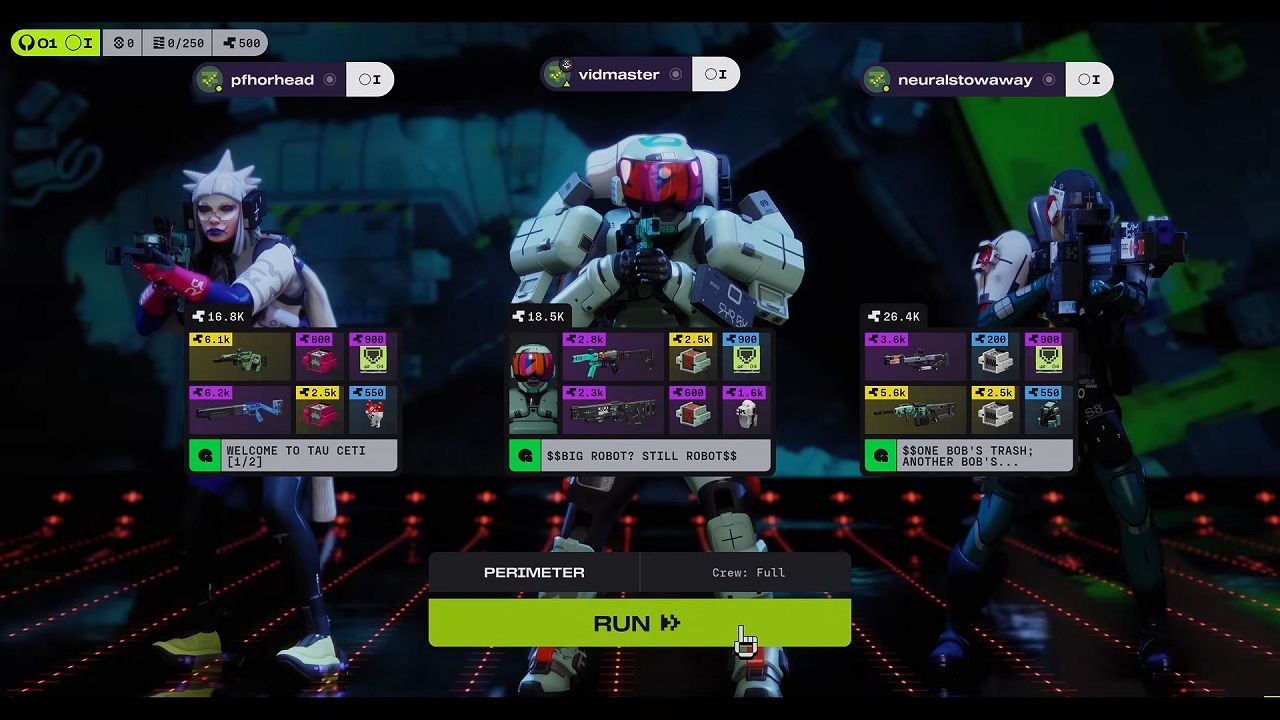Select pfhorhead's player name tag
This screenshot has height=720, width=1280.
[x=270, y=80]
